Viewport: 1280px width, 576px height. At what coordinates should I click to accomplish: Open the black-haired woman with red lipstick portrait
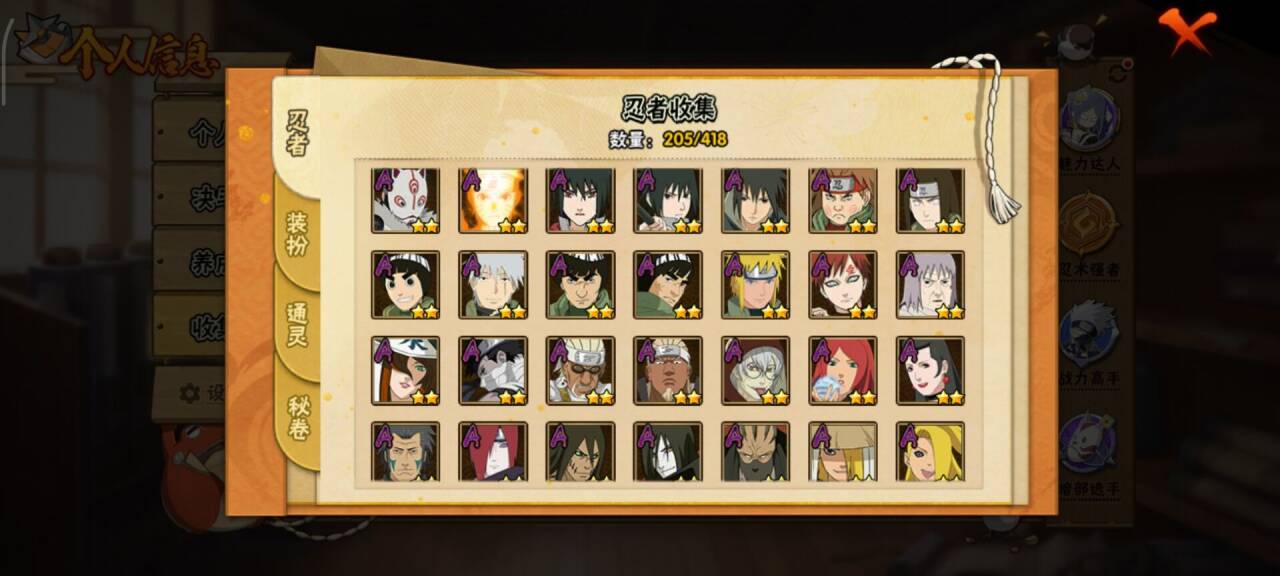click(x=930, y=370)
